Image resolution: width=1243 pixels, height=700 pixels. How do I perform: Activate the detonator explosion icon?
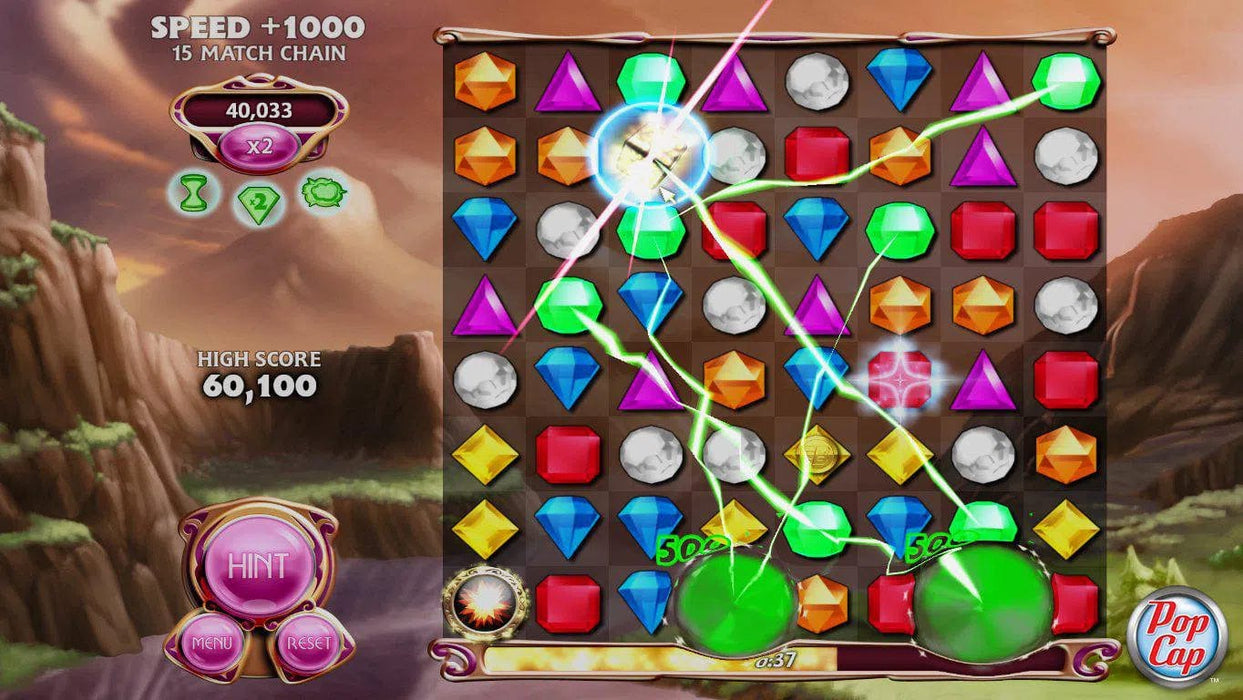click(x=486, y=602)
